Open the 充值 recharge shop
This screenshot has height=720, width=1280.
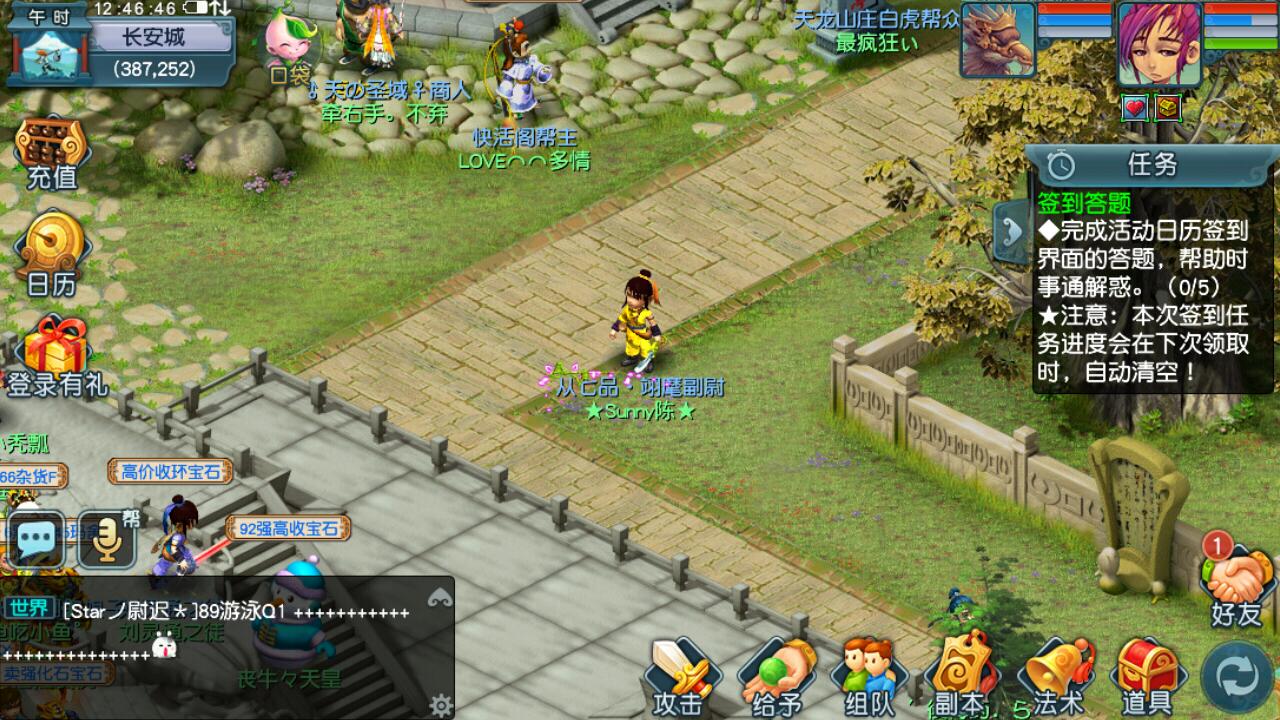51,154
